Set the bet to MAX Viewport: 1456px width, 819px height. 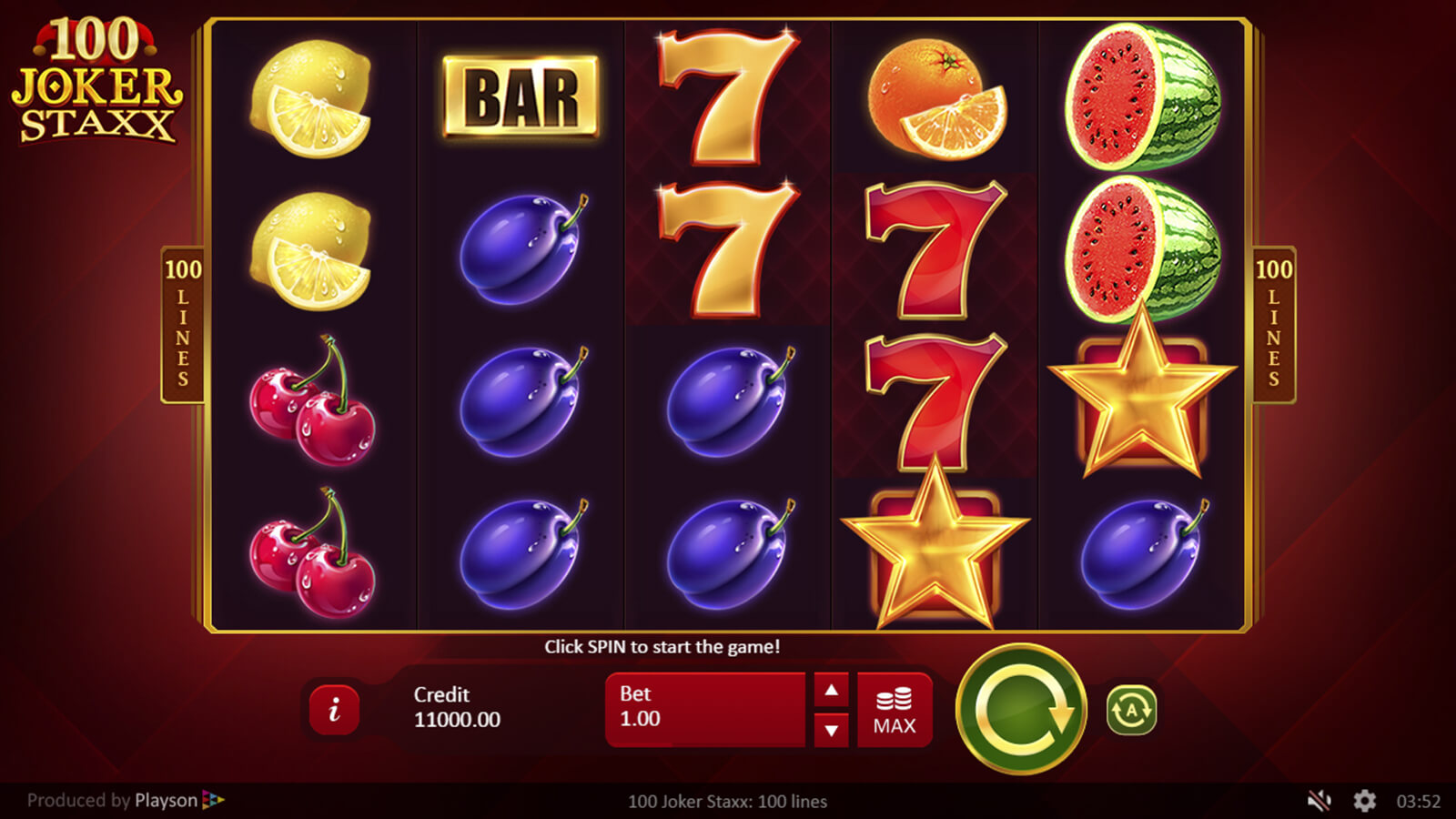coord(895,711)
